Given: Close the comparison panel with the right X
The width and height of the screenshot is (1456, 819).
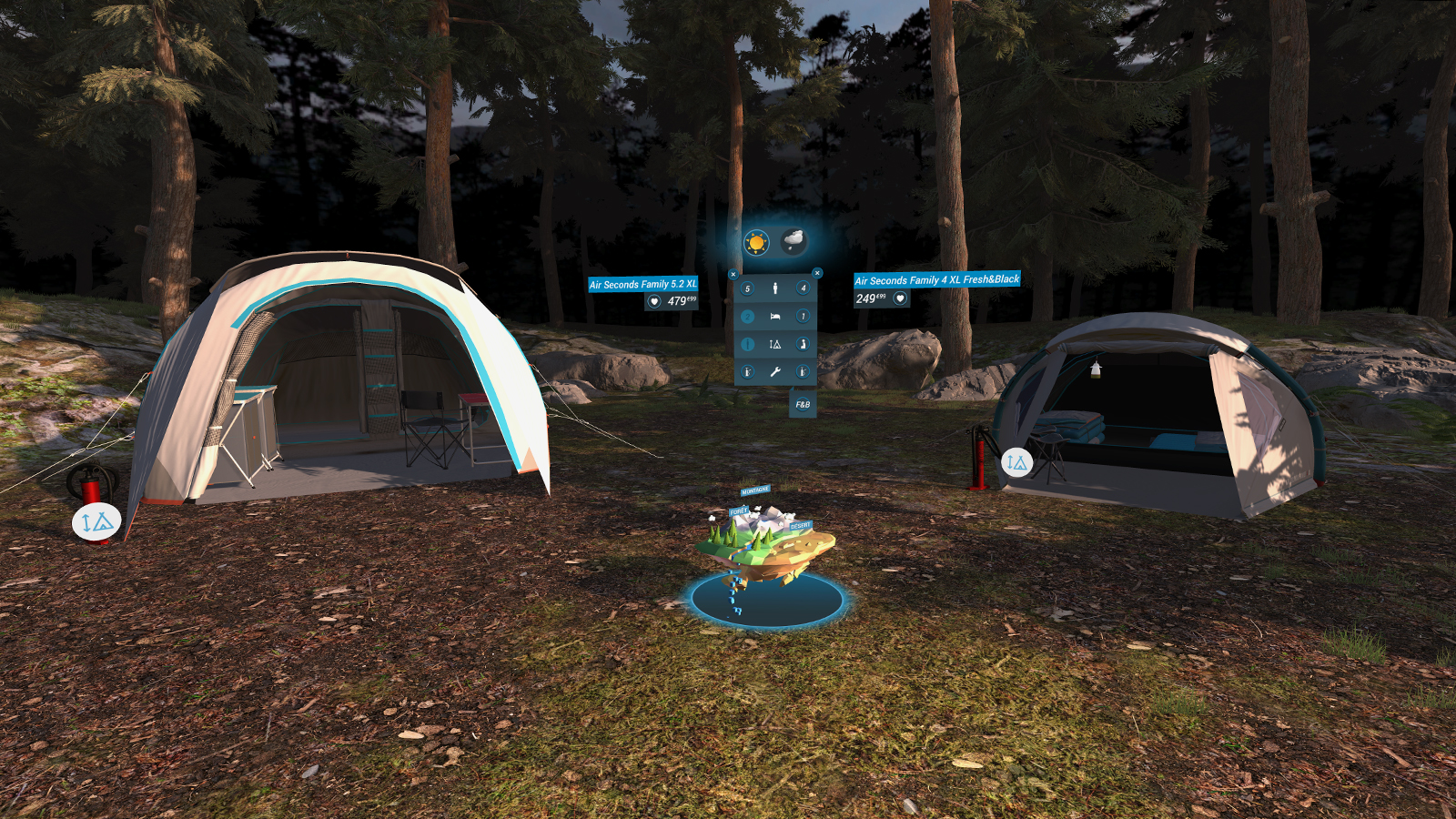Looking at the screenshot, I should [817, 273].
